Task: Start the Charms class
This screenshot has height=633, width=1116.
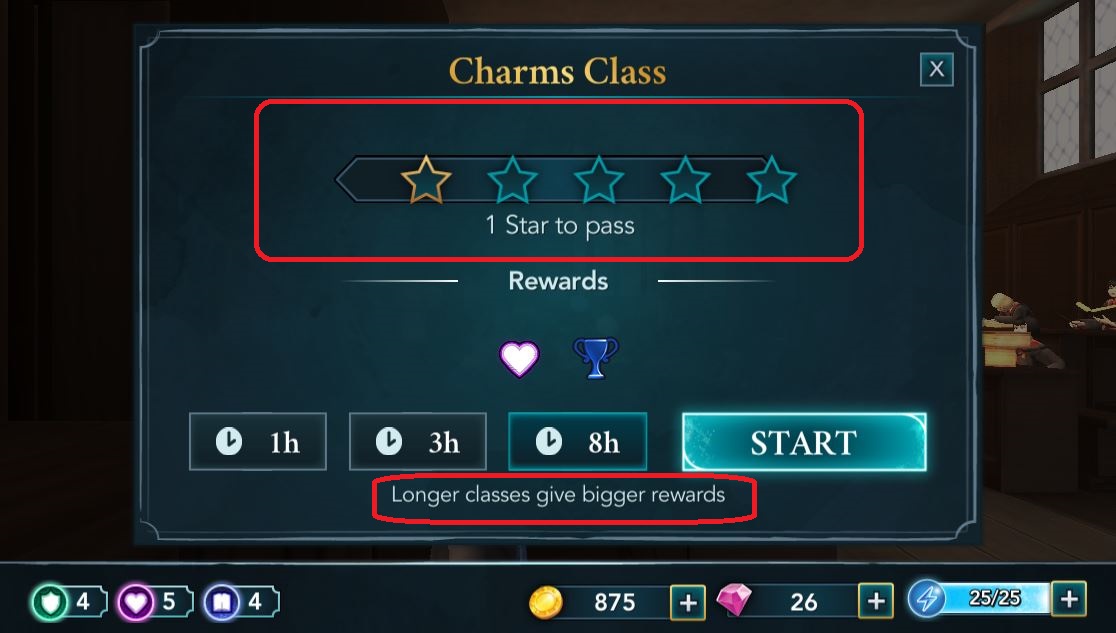Action: coord(804,442)
